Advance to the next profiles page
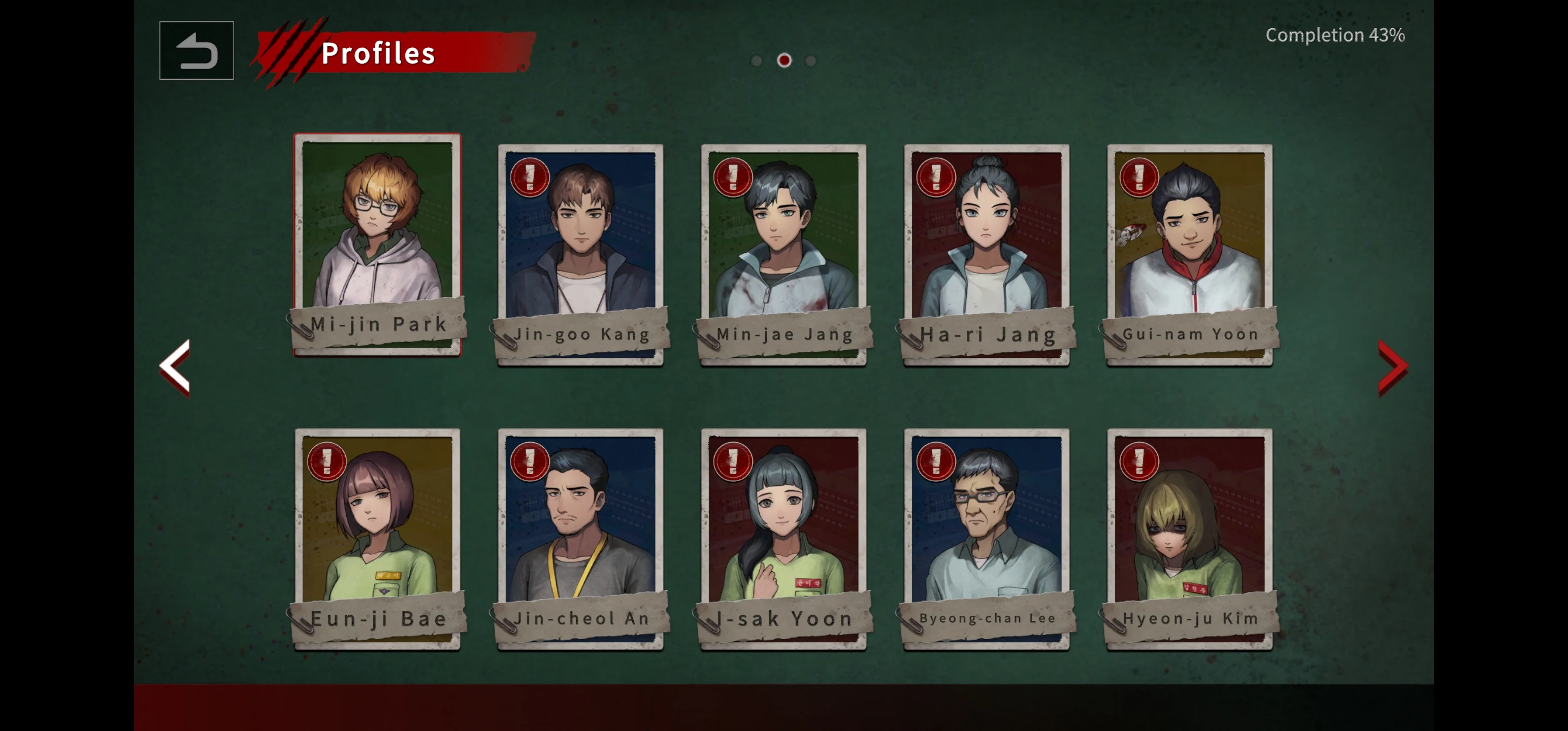The width and height of the screenshot is (1568, 731). [1392, 367]
